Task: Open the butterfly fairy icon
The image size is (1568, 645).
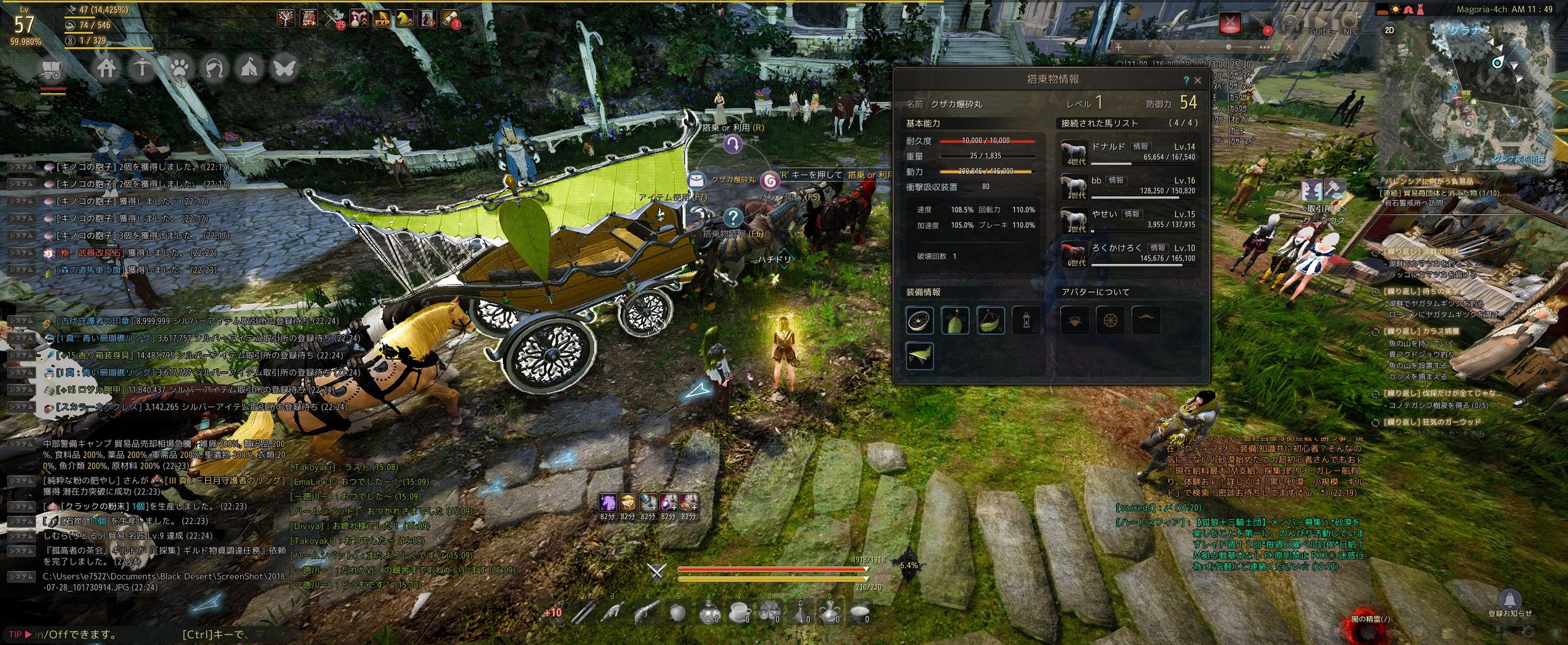Action: click(284, 68)
